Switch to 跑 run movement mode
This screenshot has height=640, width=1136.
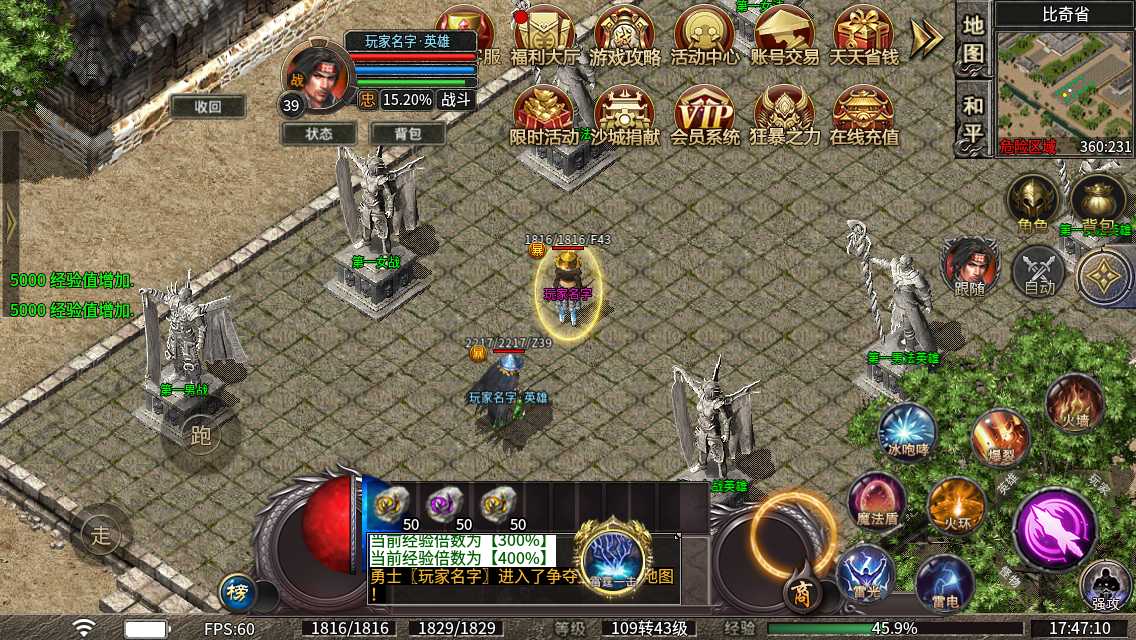point(201,435)
